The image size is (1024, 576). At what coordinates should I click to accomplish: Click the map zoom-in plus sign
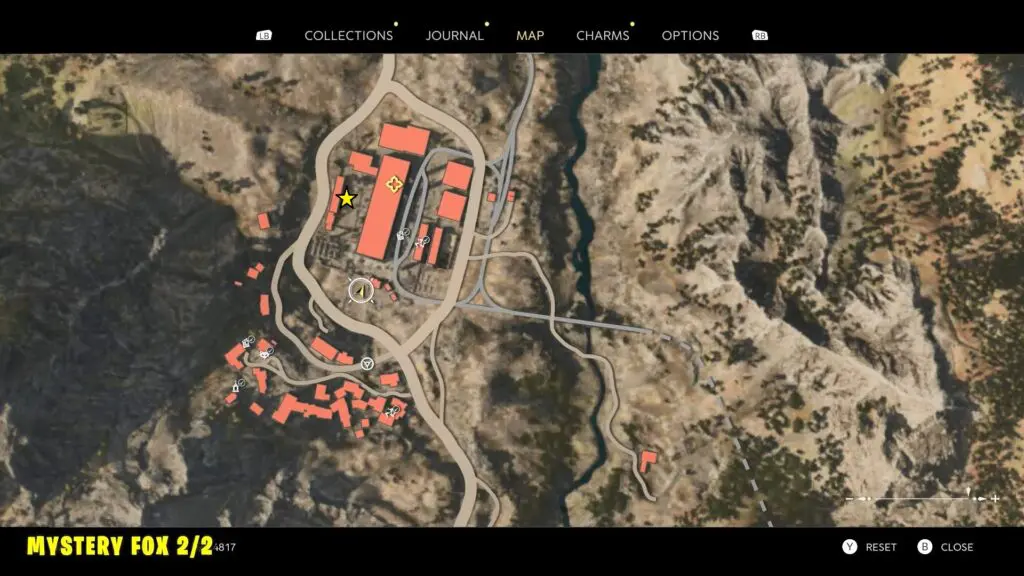(x=995, y=498)
